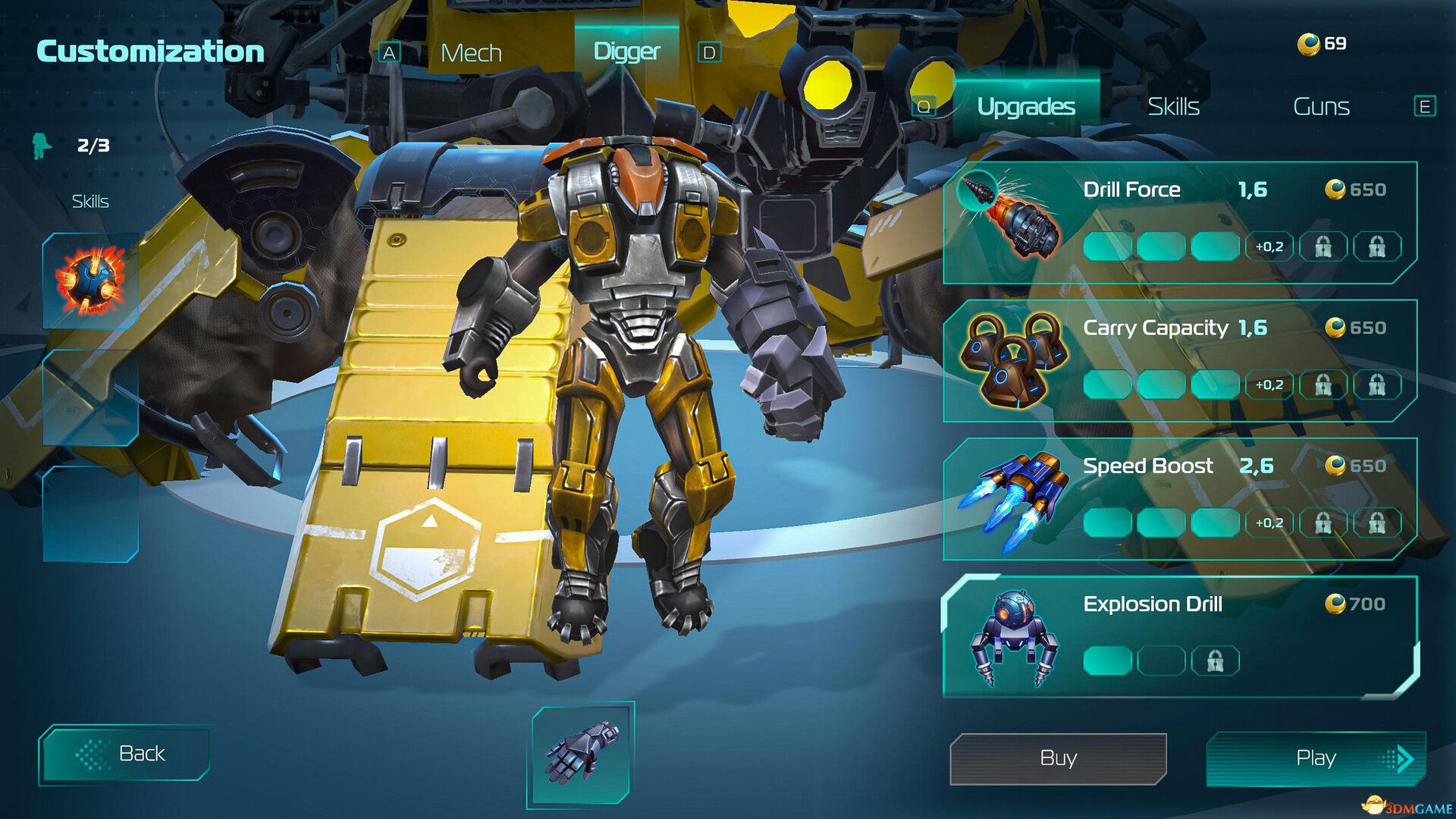Screen dimensions: 1456x819
Task: Open the Guns tab
Action: tap(1320, 106)
